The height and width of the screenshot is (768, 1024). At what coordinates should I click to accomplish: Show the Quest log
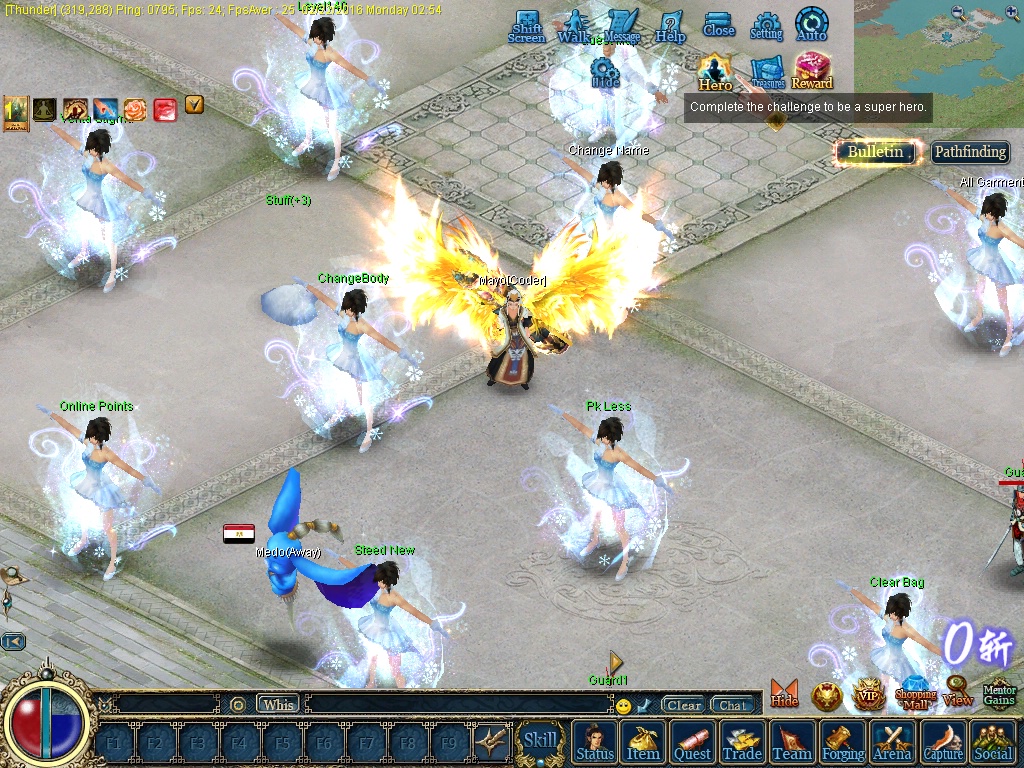(692, 742)
